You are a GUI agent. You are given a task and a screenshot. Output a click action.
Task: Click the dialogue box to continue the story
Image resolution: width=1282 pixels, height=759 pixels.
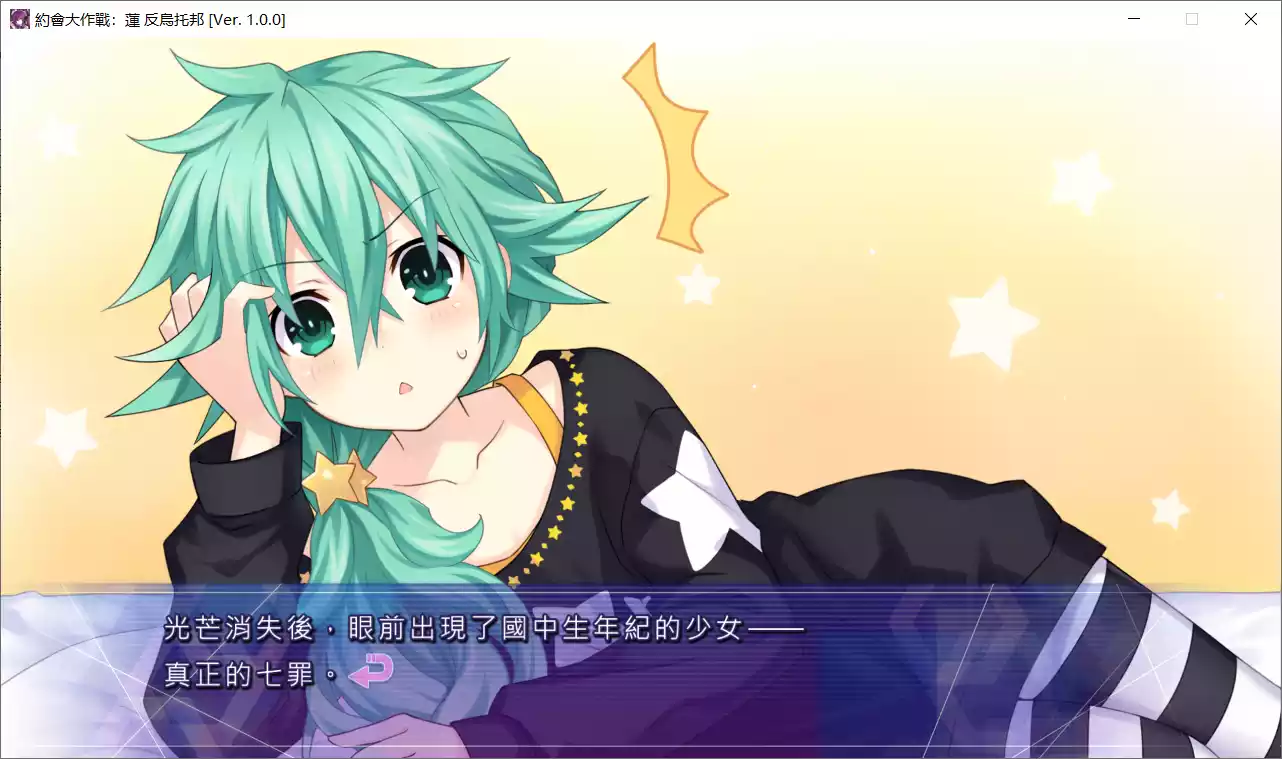(x=640, y=690)
